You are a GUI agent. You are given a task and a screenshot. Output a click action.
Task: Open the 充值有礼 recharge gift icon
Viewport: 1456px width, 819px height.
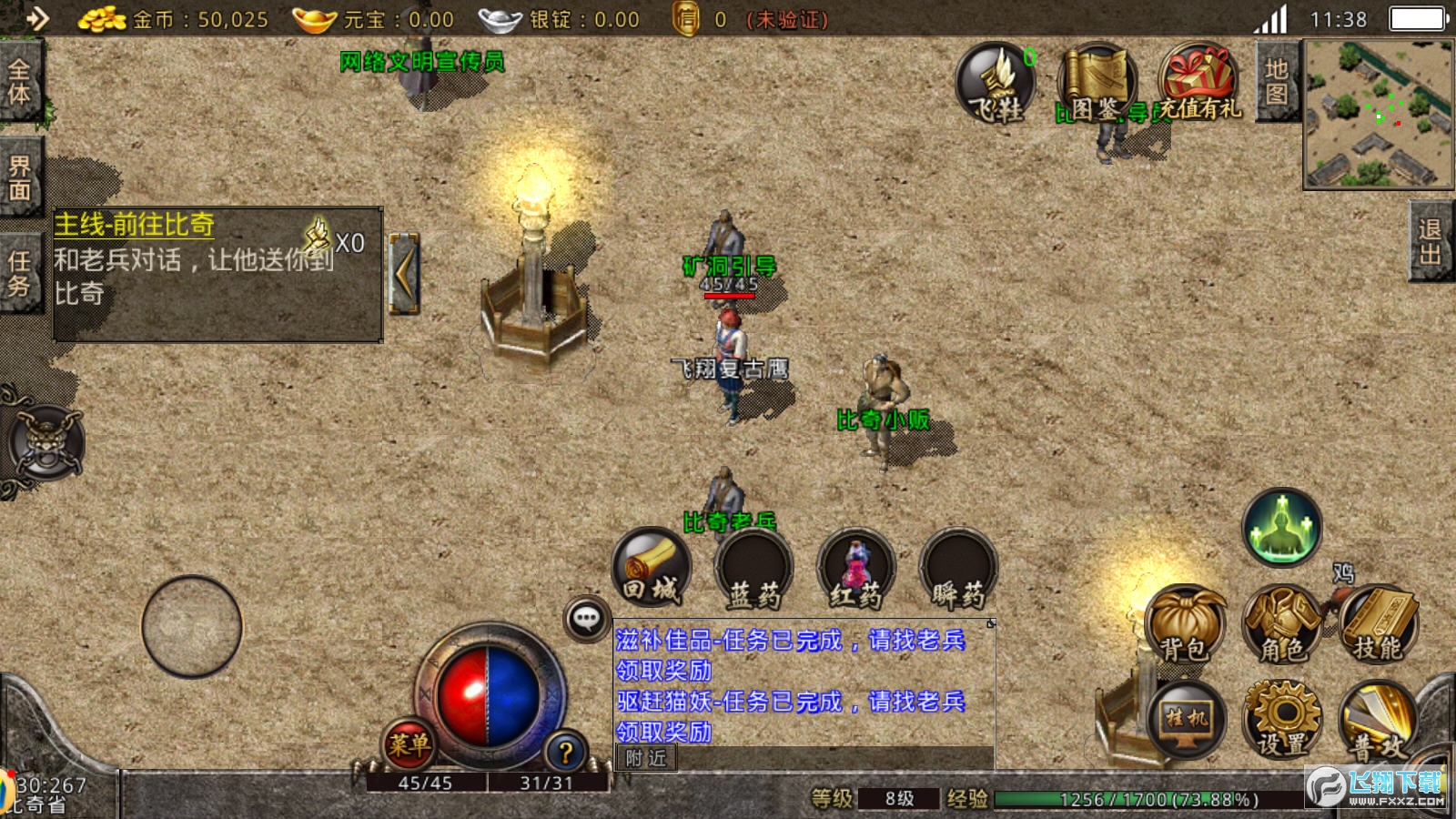1199,84
